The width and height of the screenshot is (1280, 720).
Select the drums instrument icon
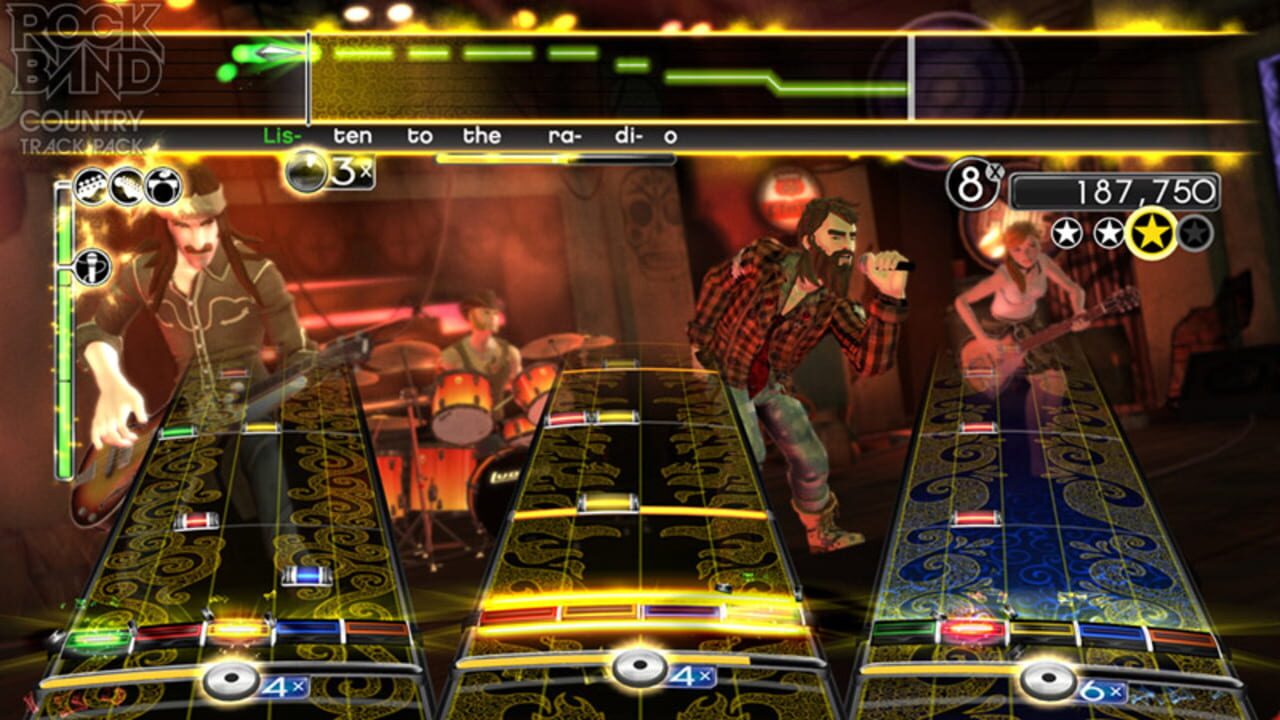point(163,186)
